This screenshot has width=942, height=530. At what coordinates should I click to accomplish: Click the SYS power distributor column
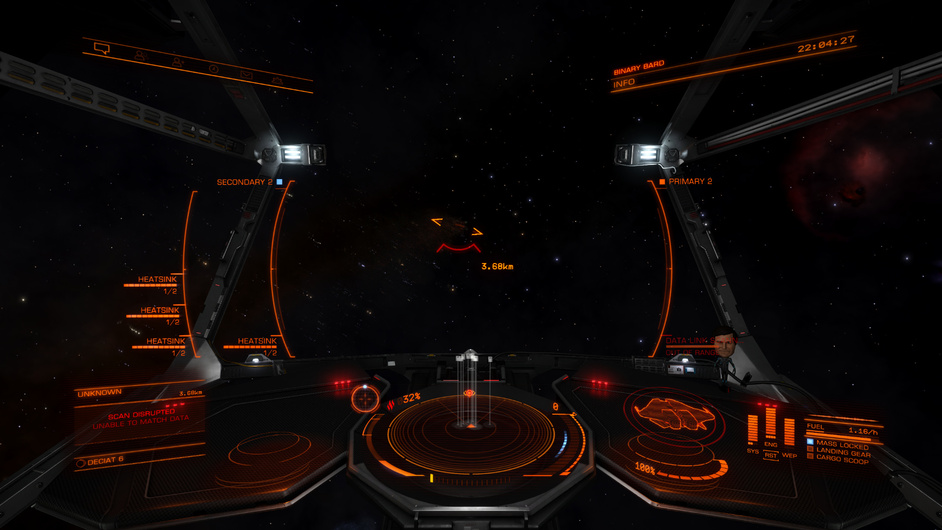click(x=752, y=428)
